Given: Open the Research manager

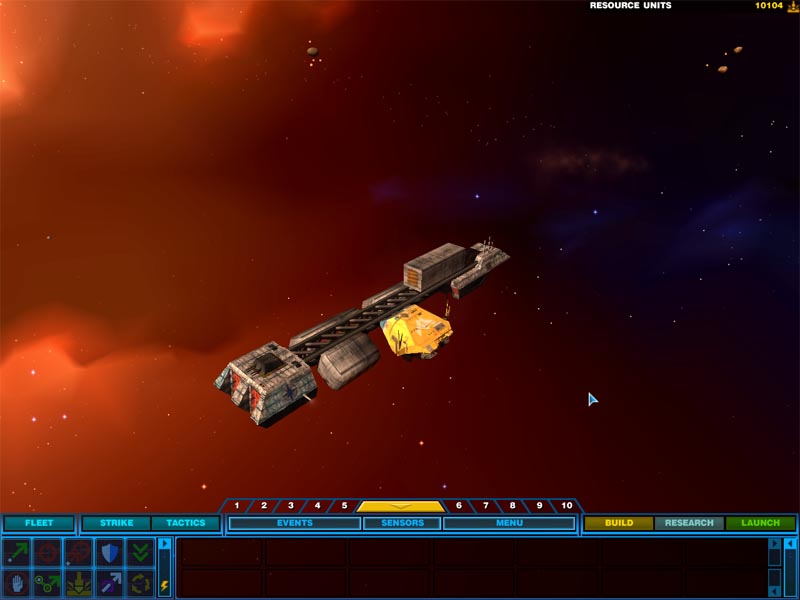Looking at the screenshot, I should point(689,523).
